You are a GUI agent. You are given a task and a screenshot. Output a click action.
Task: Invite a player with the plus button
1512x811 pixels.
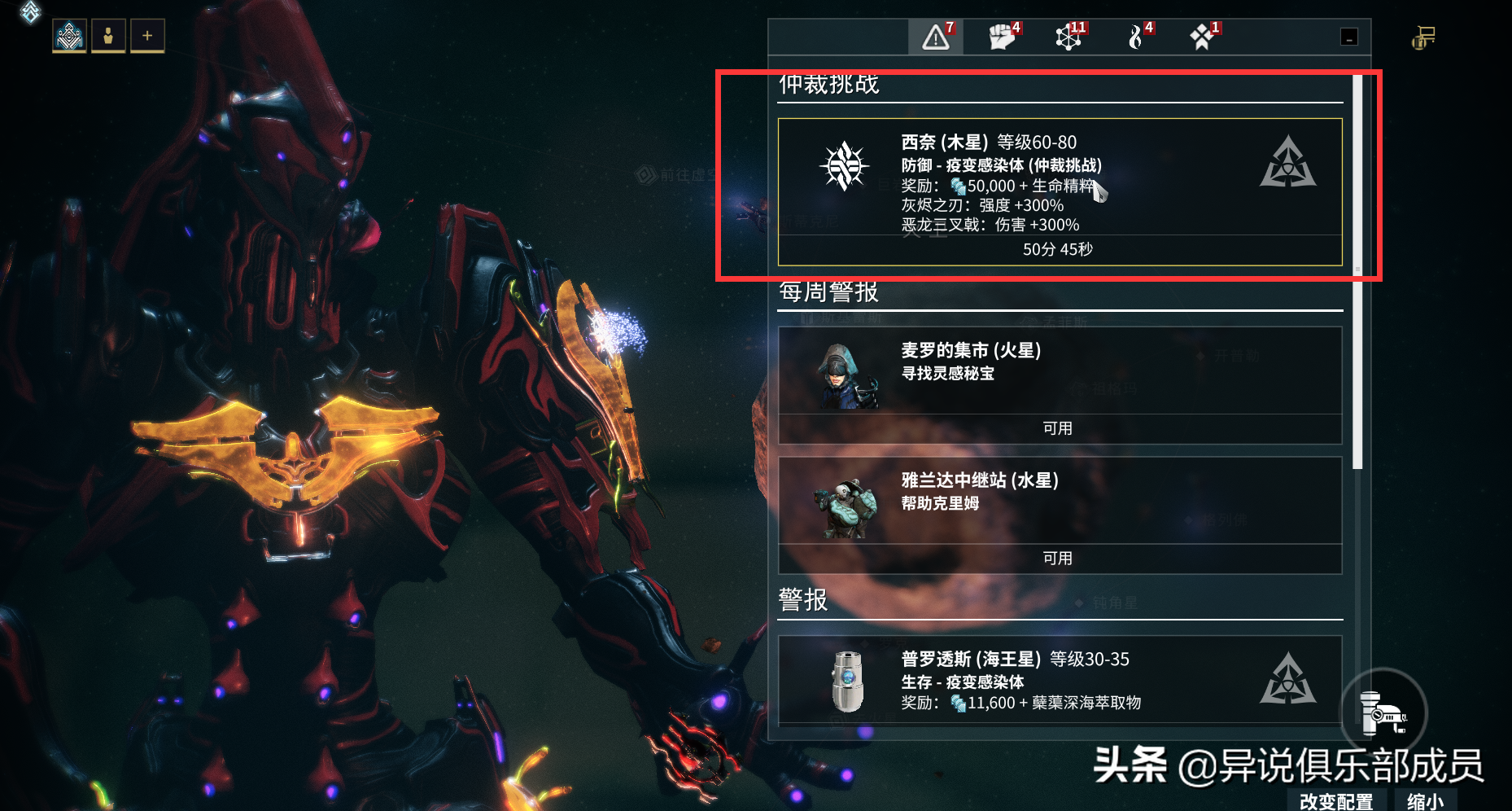147,36
